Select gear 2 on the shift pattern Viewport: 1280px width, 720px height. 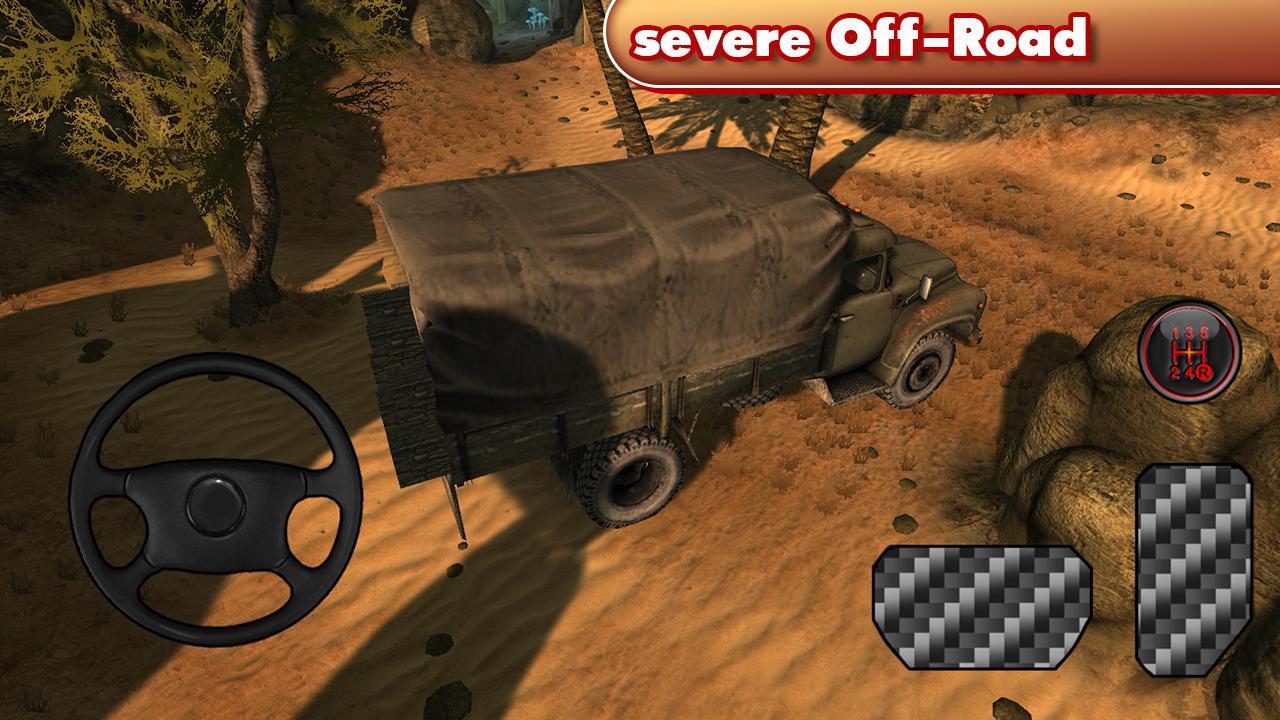click(x=1174, y=372)
